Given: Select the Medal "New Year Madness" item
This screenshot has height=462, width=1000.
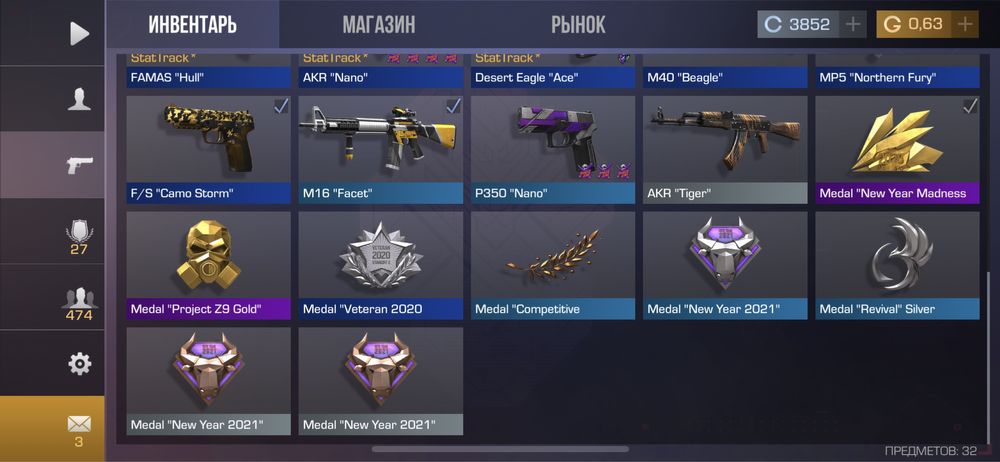Looking at the screenshot, I should (897, 149).
